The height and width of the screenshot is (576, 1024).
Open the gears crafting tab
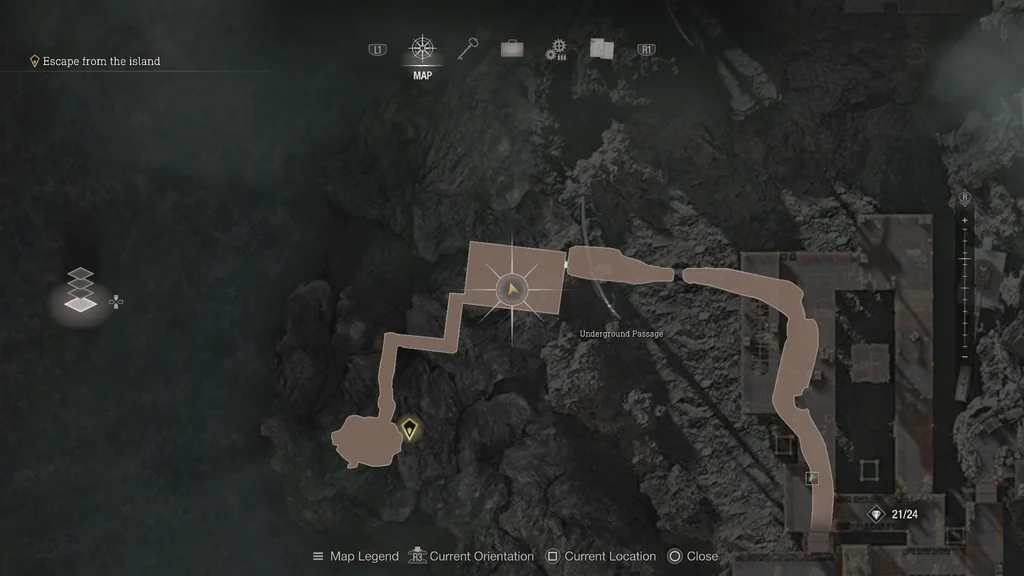[556, 49]
